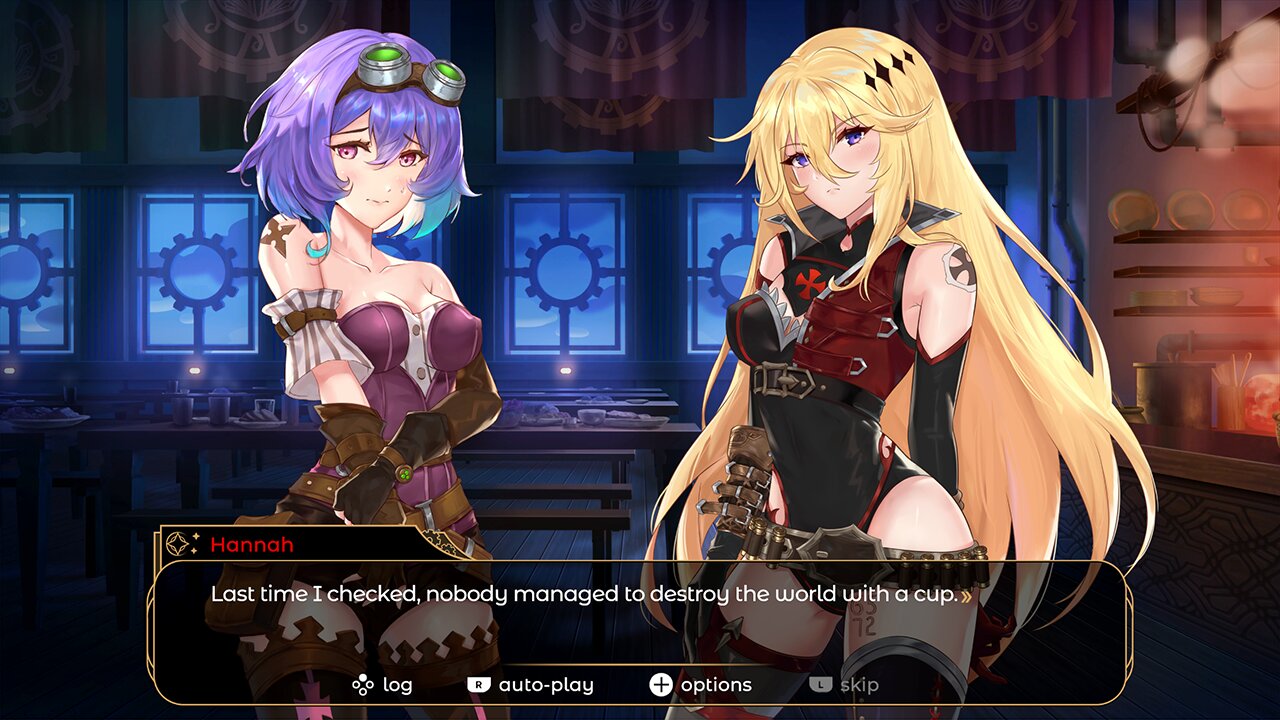Click the circle-cluster icon before the log label

pos(362,684)
